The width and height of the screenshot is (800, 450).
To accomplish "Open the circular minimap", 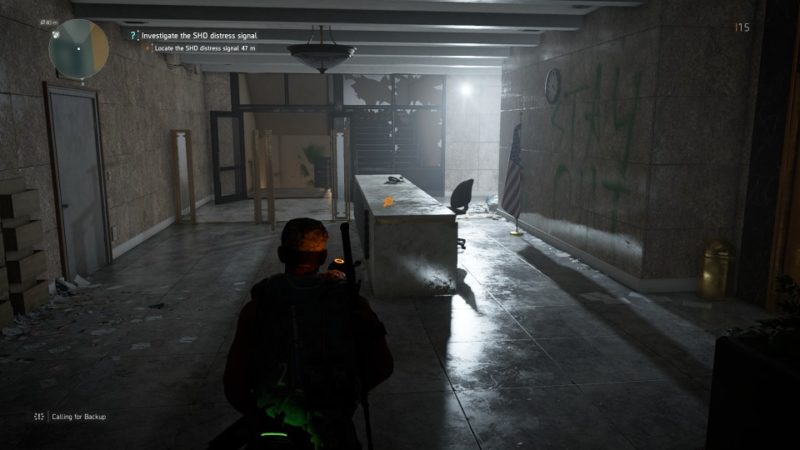I will click(78, 49).
